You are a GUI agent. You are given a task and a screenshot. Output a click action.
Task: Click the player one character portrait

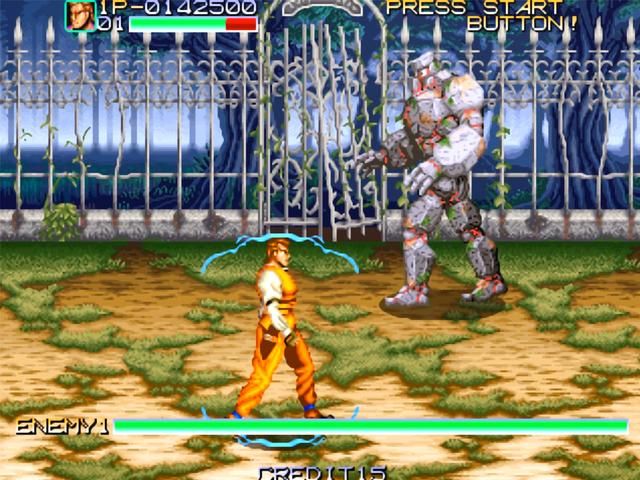[80, 15]
